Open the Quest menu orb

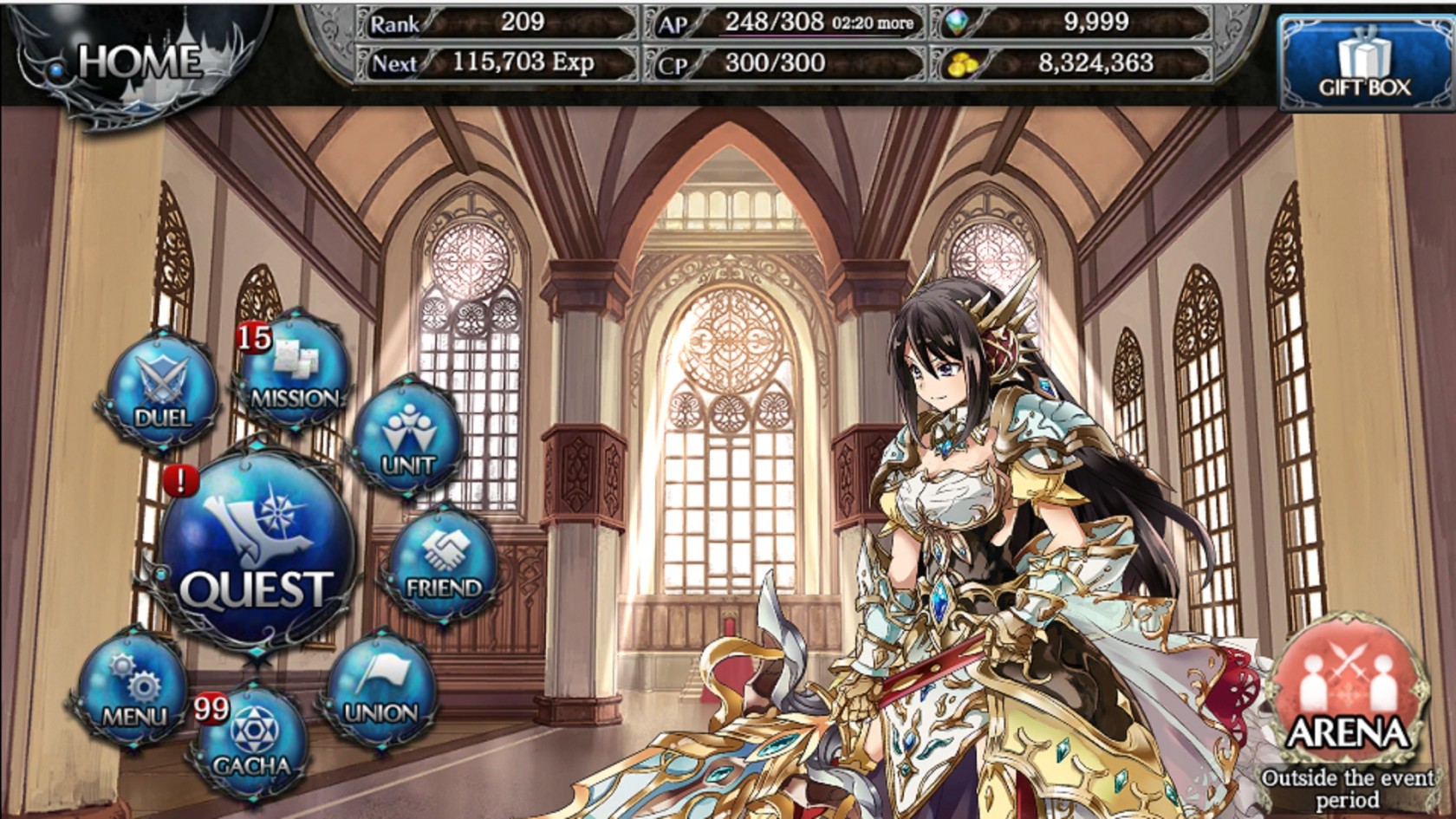pyautogui.click(x=256, y=550)
